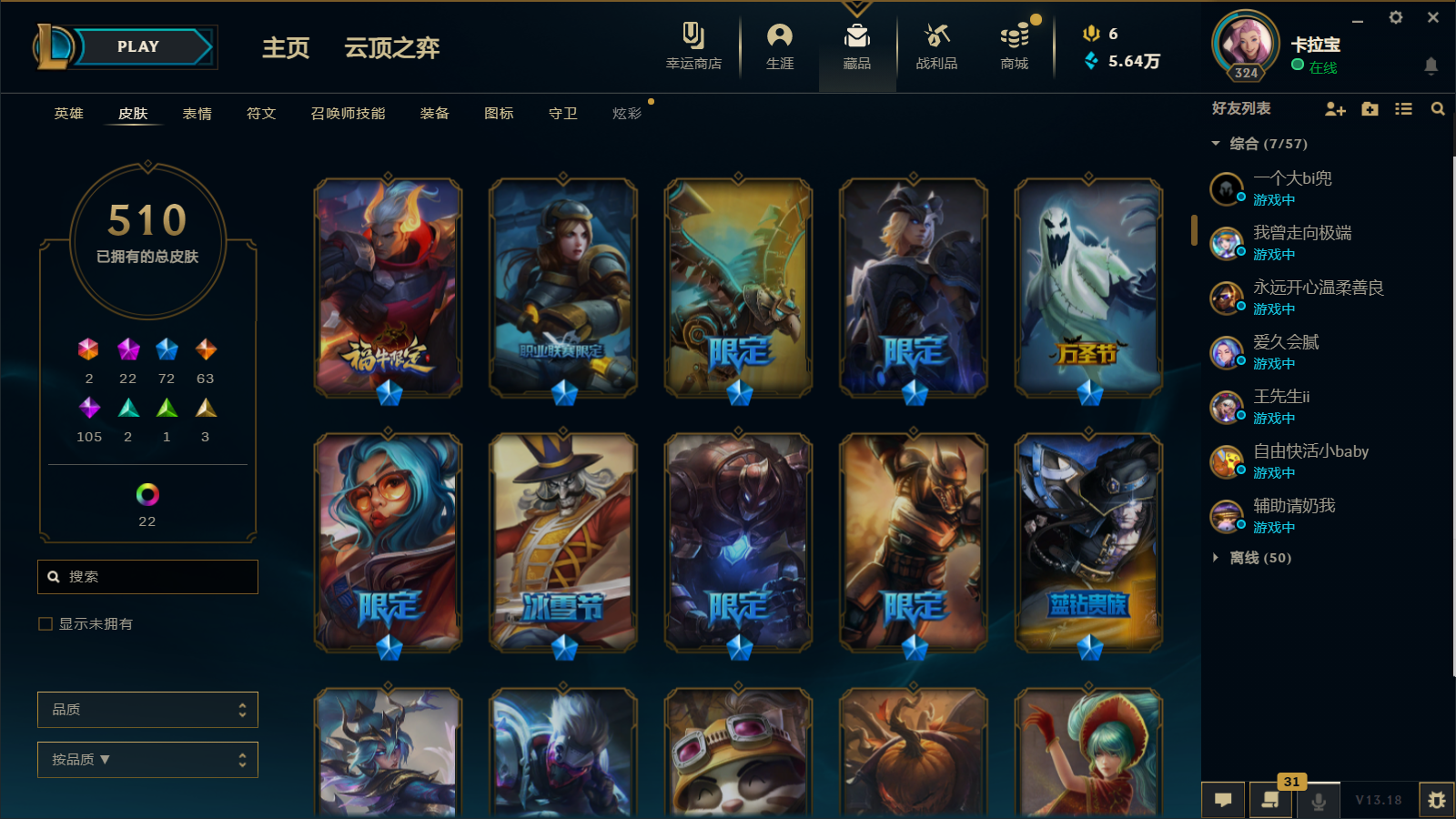Open the 召唤师技能 summoner spells tab
This screenshot has width=1456, height=819.
[x=348, y=114]
